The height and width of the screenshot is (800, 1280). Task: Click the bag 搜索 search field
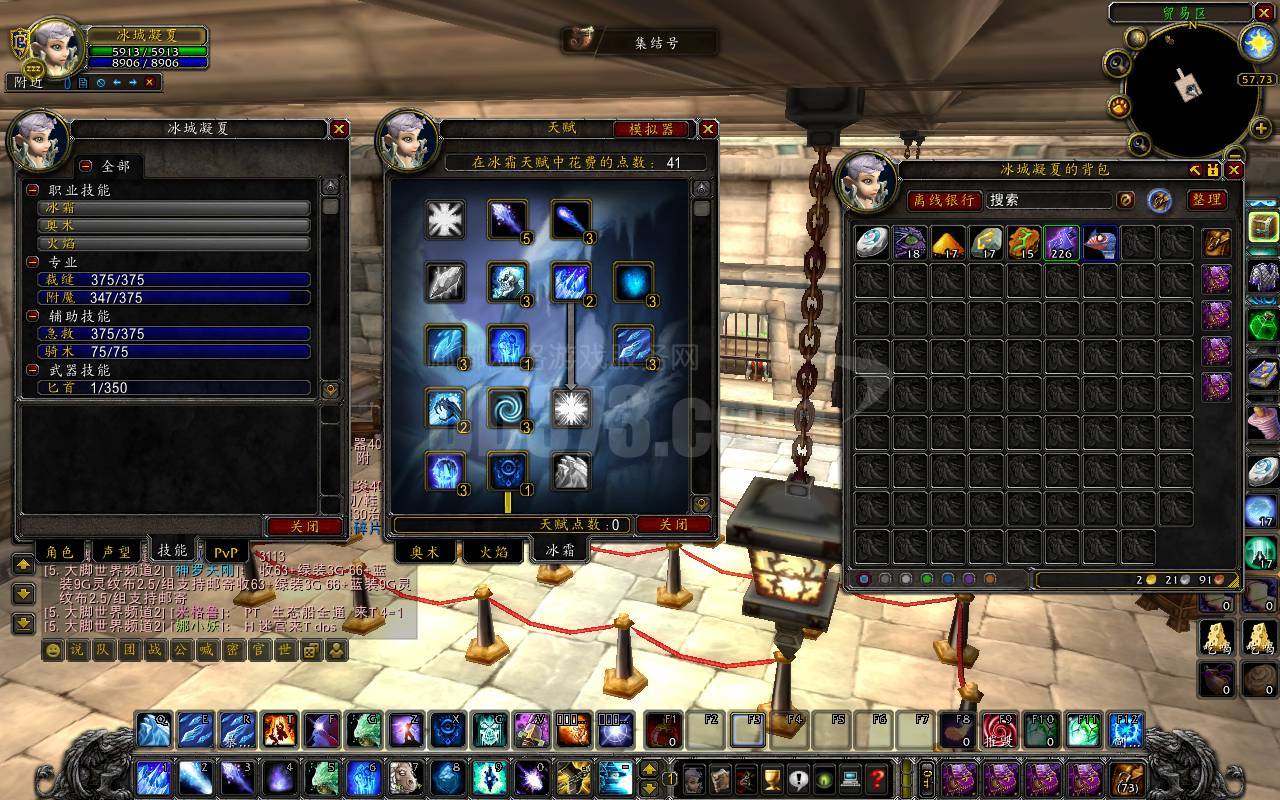pyautogui.click(x=1048, y=200)
